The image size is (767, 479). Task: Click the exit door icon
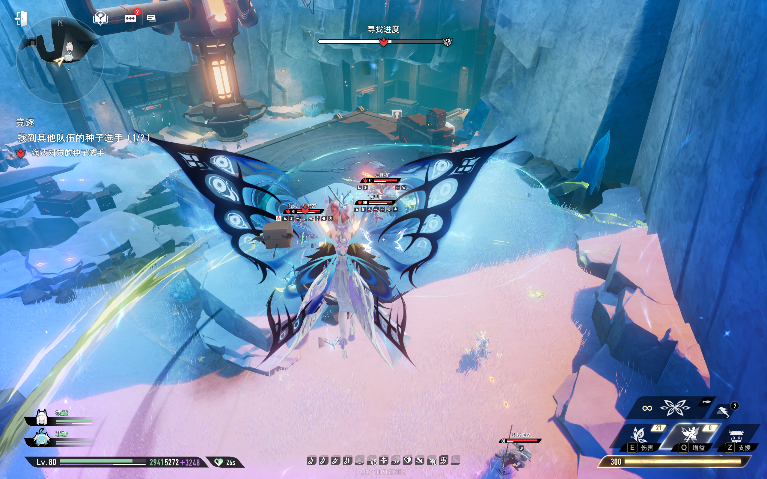point(23,18)
